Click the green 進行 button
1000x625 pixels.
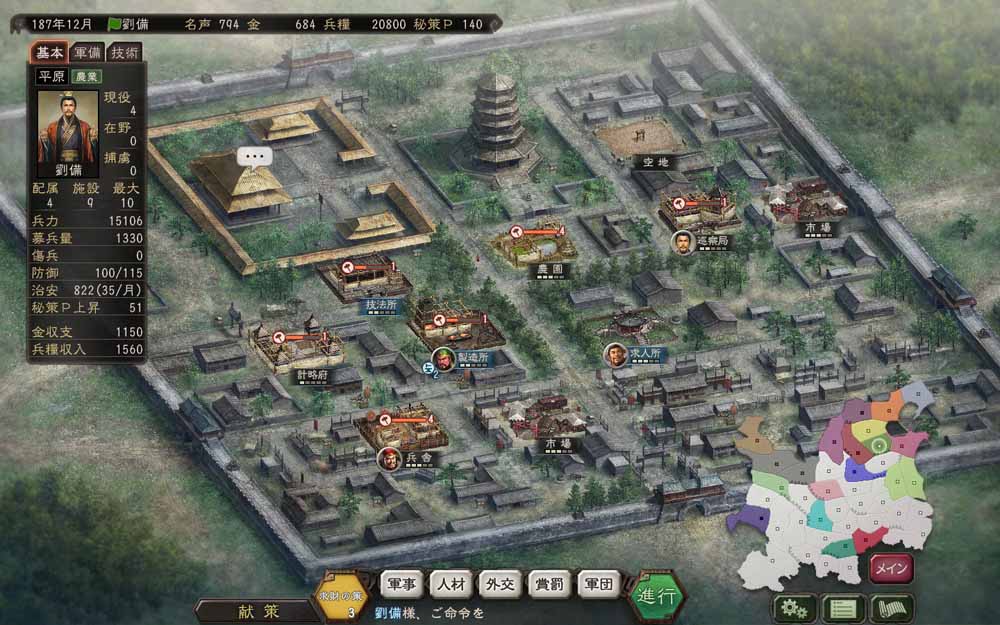[659, 596]
